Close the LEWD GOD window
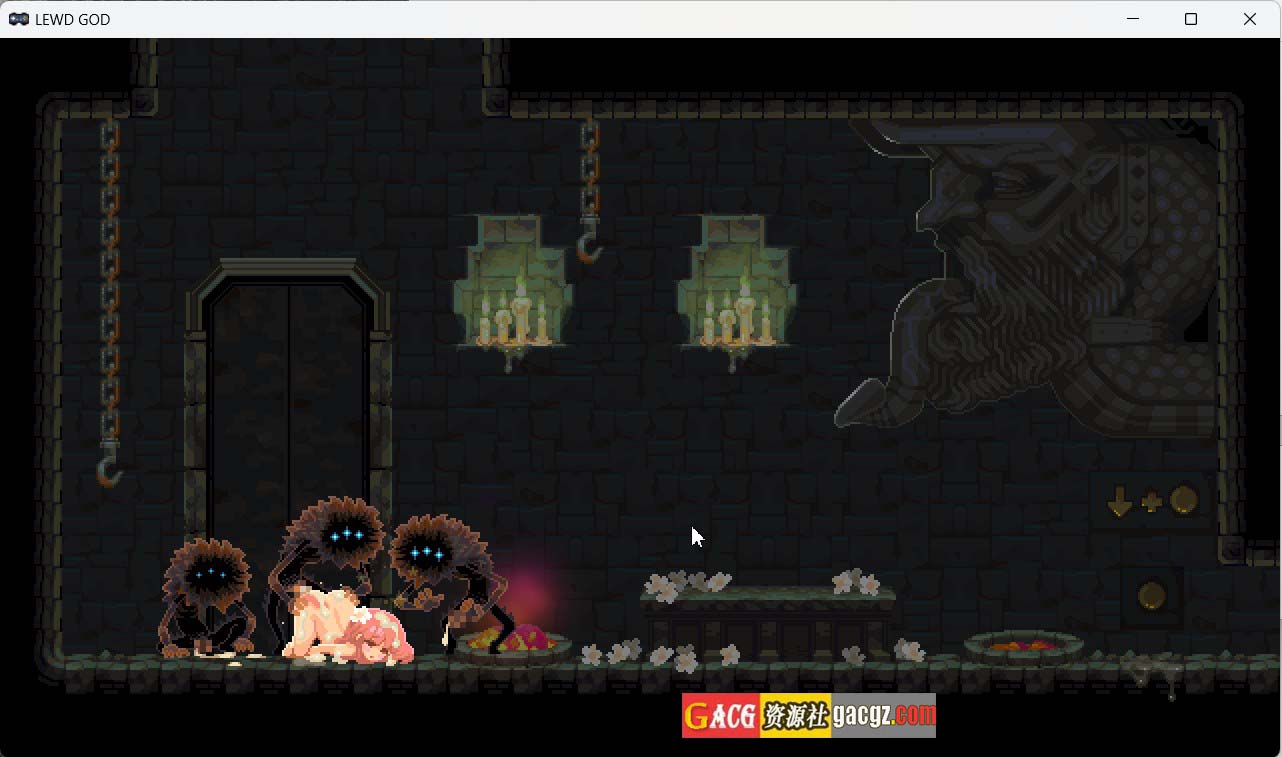The width and height of the screenshot is (1282, 757). [1250, 19]
